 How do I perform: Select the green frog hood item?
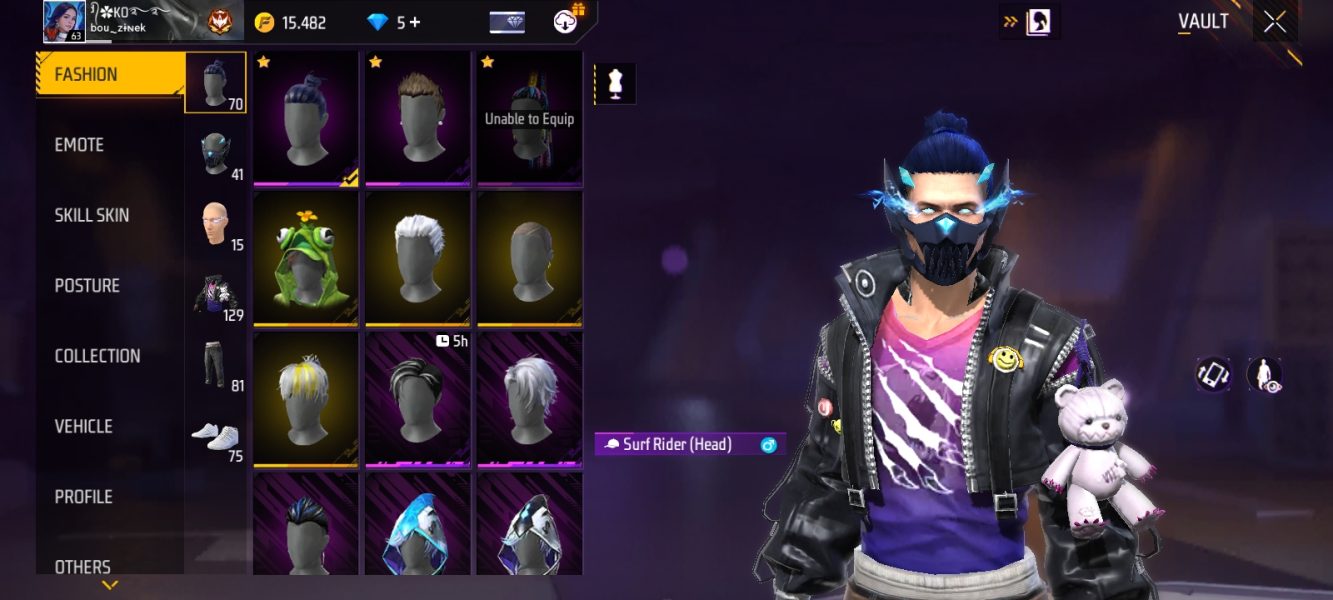pyautogui.click(x=305, y=258)
